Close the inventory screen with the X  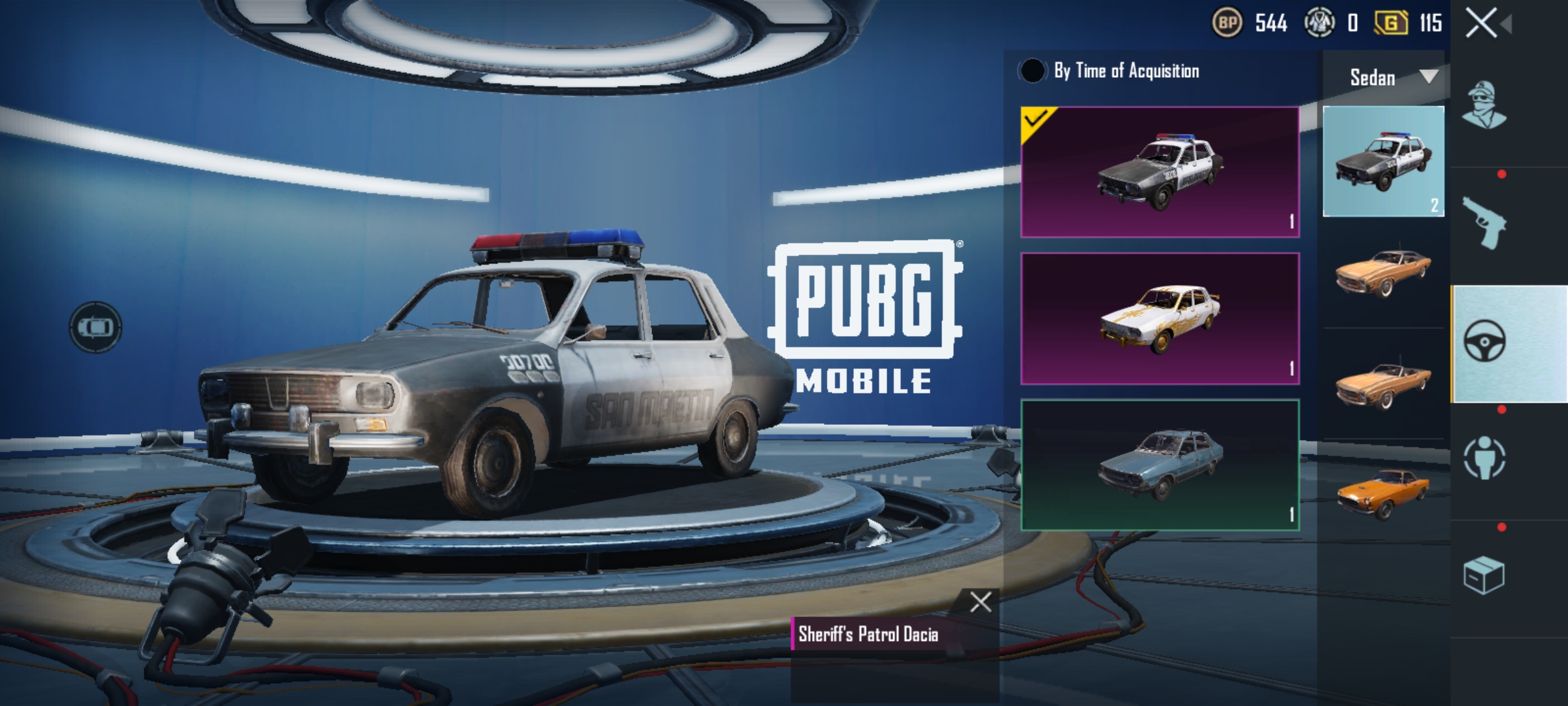click(x=1481, y=24)
